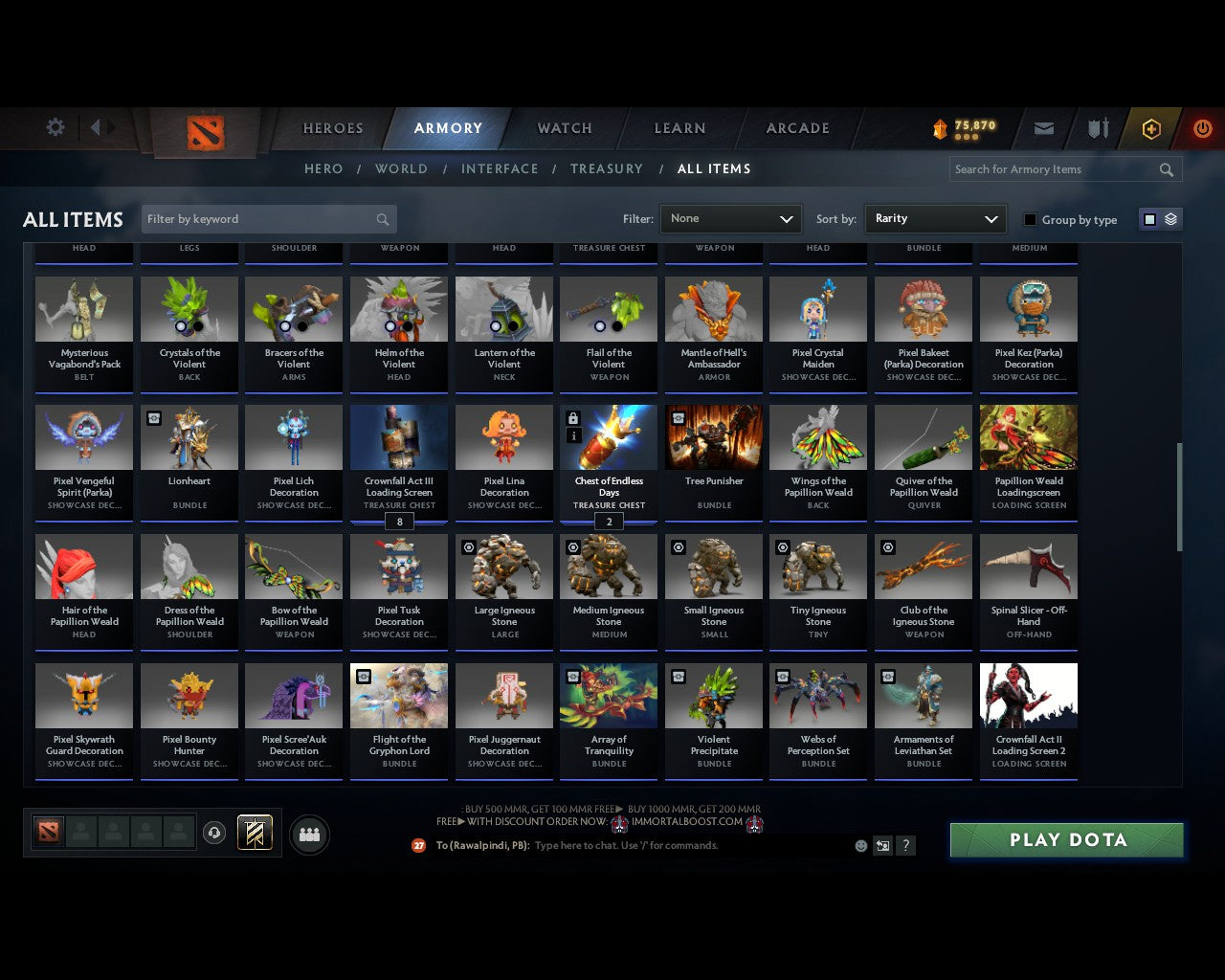The height and width of the screenshot is (980, 1225).
Task: Open the Filter dropdown set to None
Action: point(730,218)
